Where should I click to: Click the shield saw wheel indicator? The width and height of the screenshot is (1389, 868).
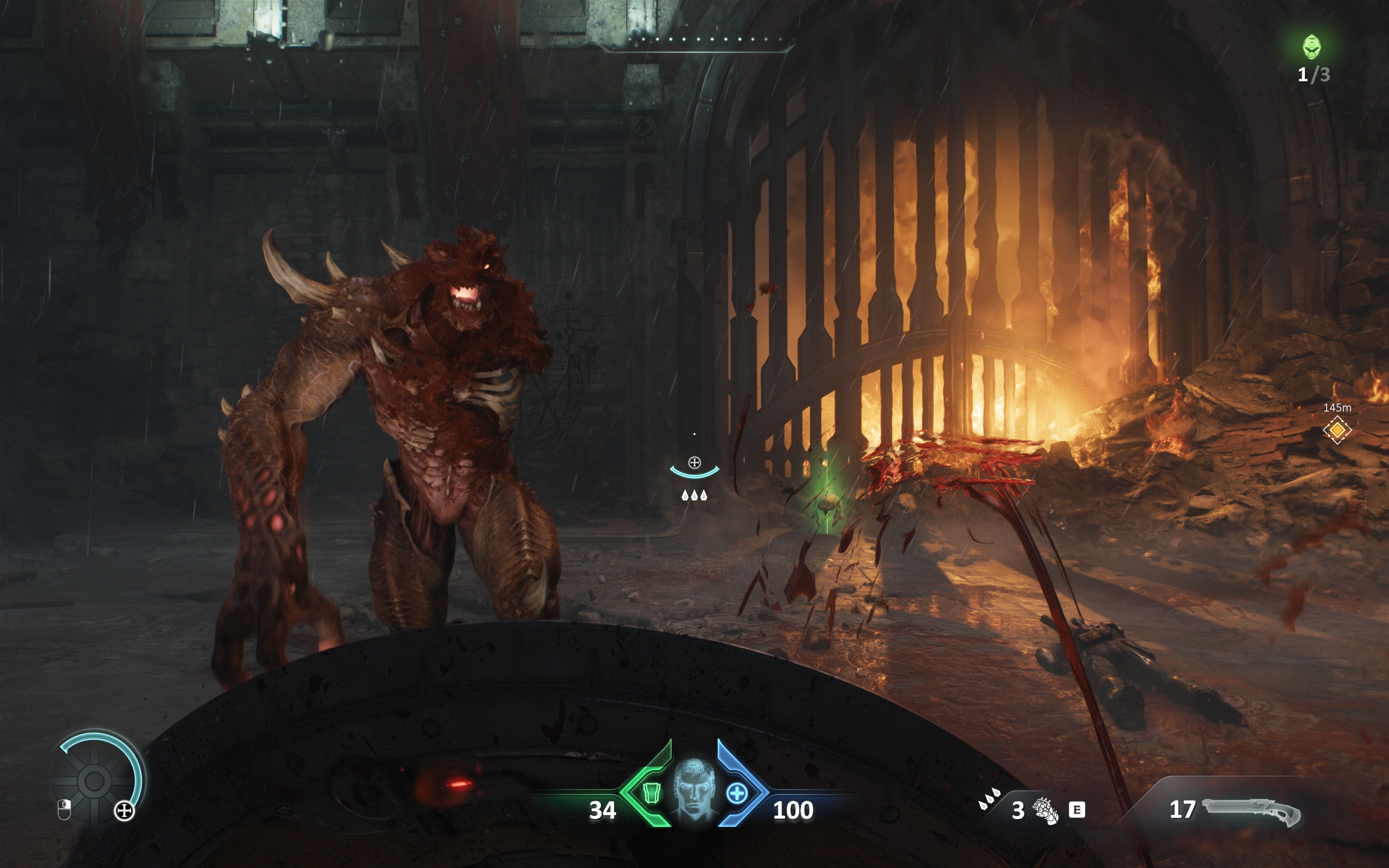95,780
